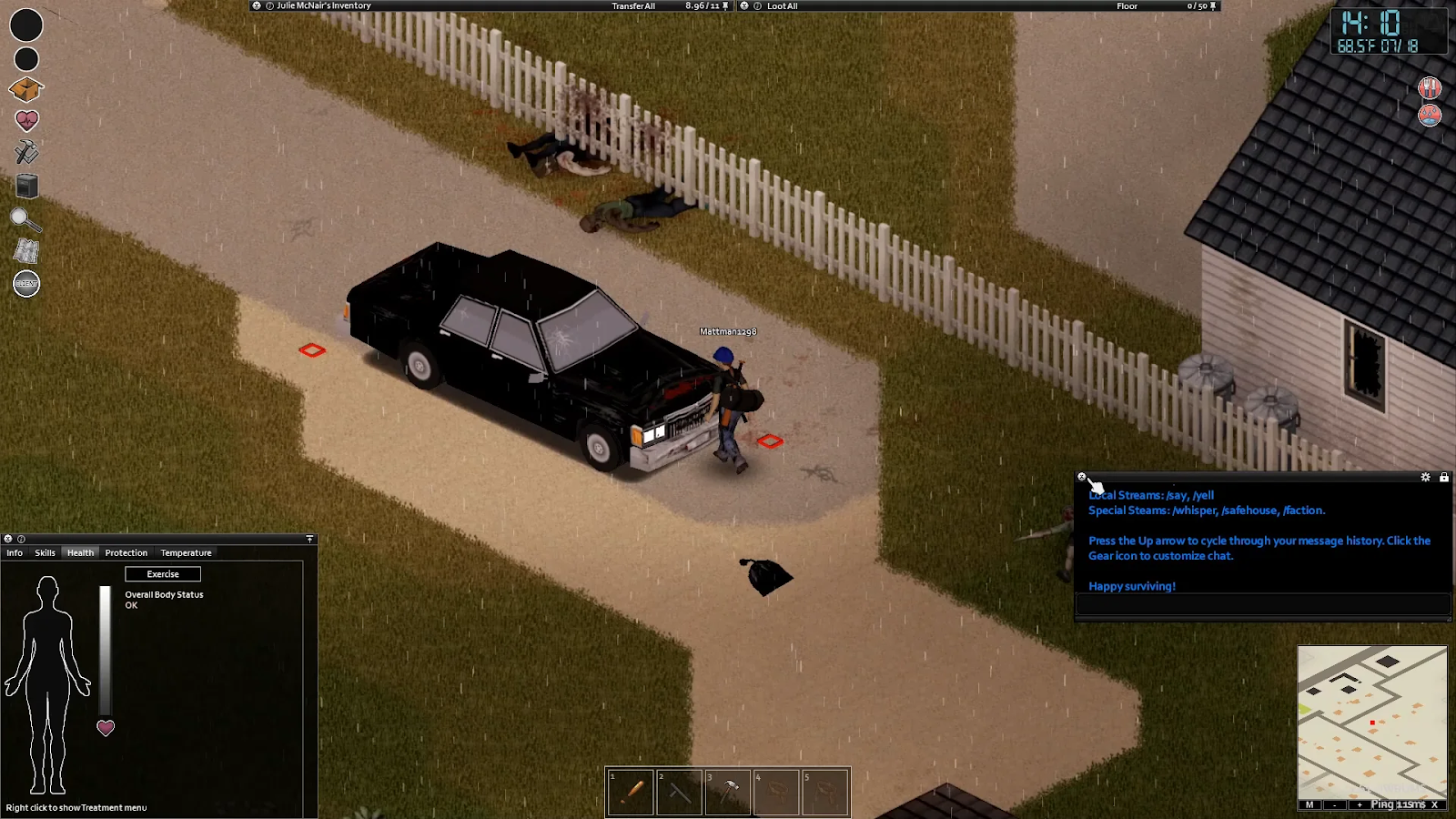Open chat settings gear icon
The width and height of the screenshot is (1456, 819).
coord(1425,477)
